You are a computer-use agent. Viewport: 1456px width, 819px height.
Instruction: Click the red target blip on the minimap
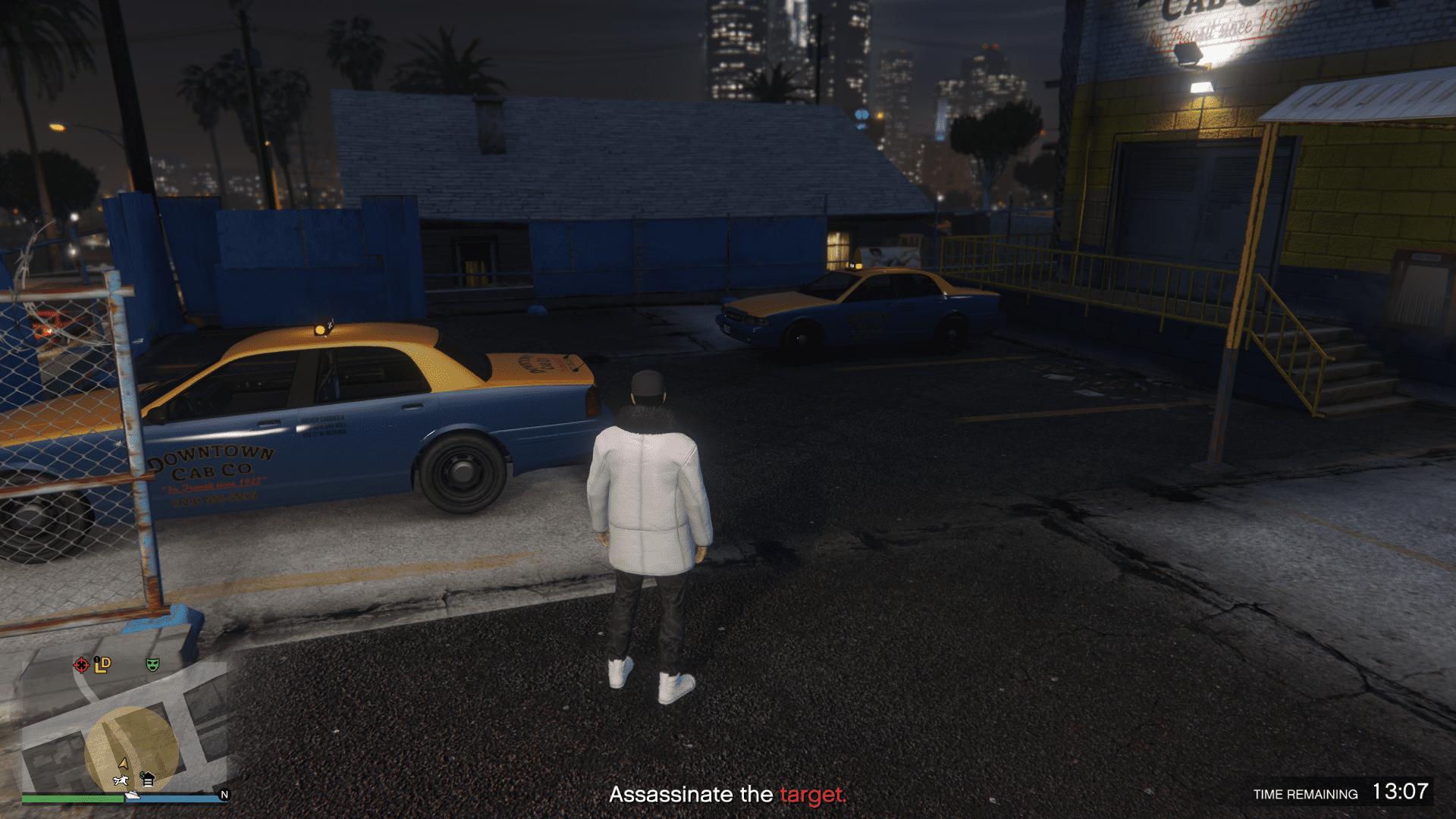(80, 664)
